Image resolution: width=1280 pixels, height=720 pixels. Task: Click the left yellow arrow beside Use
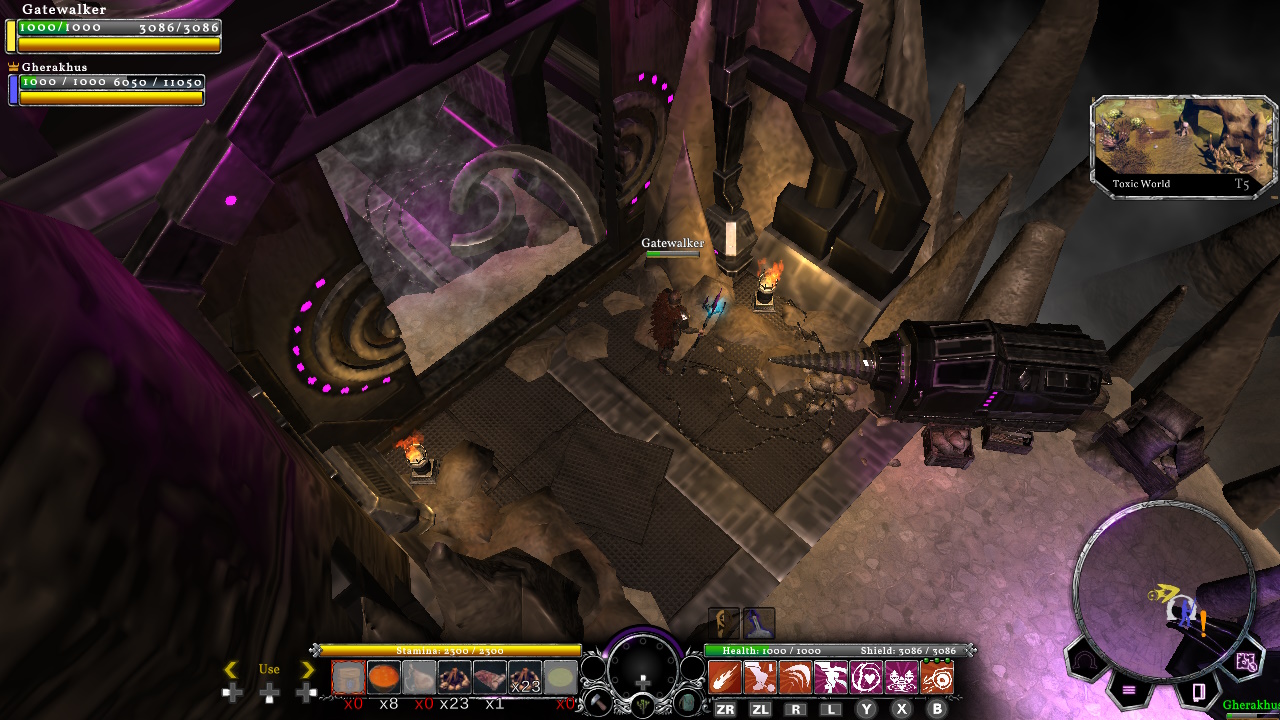pos(232,669)
